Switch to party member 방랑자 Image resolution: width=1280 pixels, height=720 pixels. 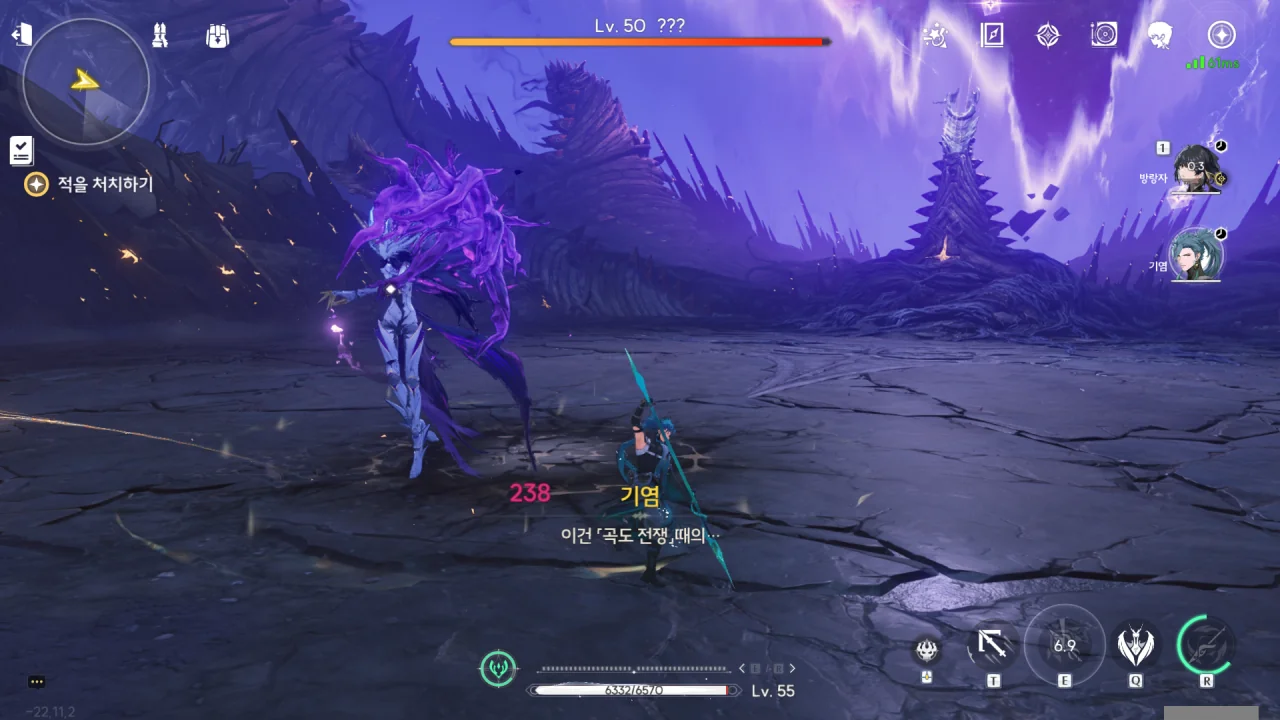pyautogui.click(x=1196, y=168)
